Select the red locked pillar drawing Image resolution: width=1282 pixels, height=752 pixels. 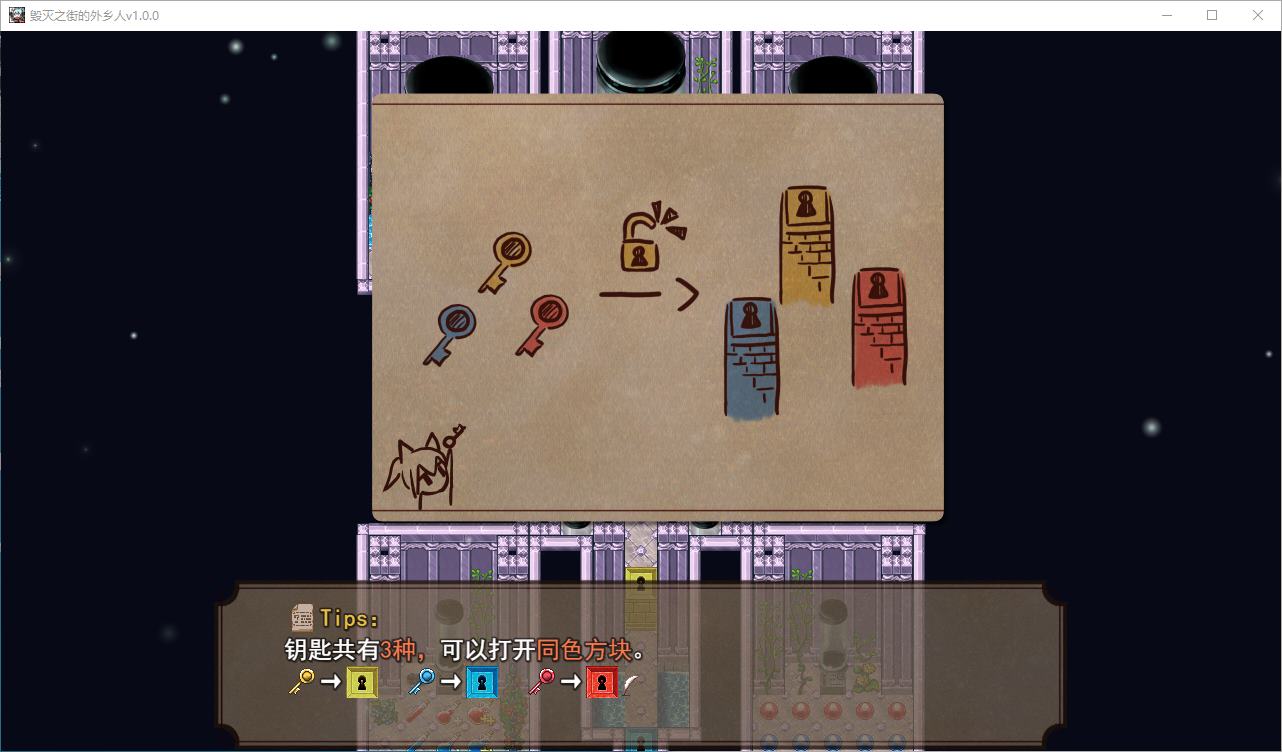[x=878, y=330]
